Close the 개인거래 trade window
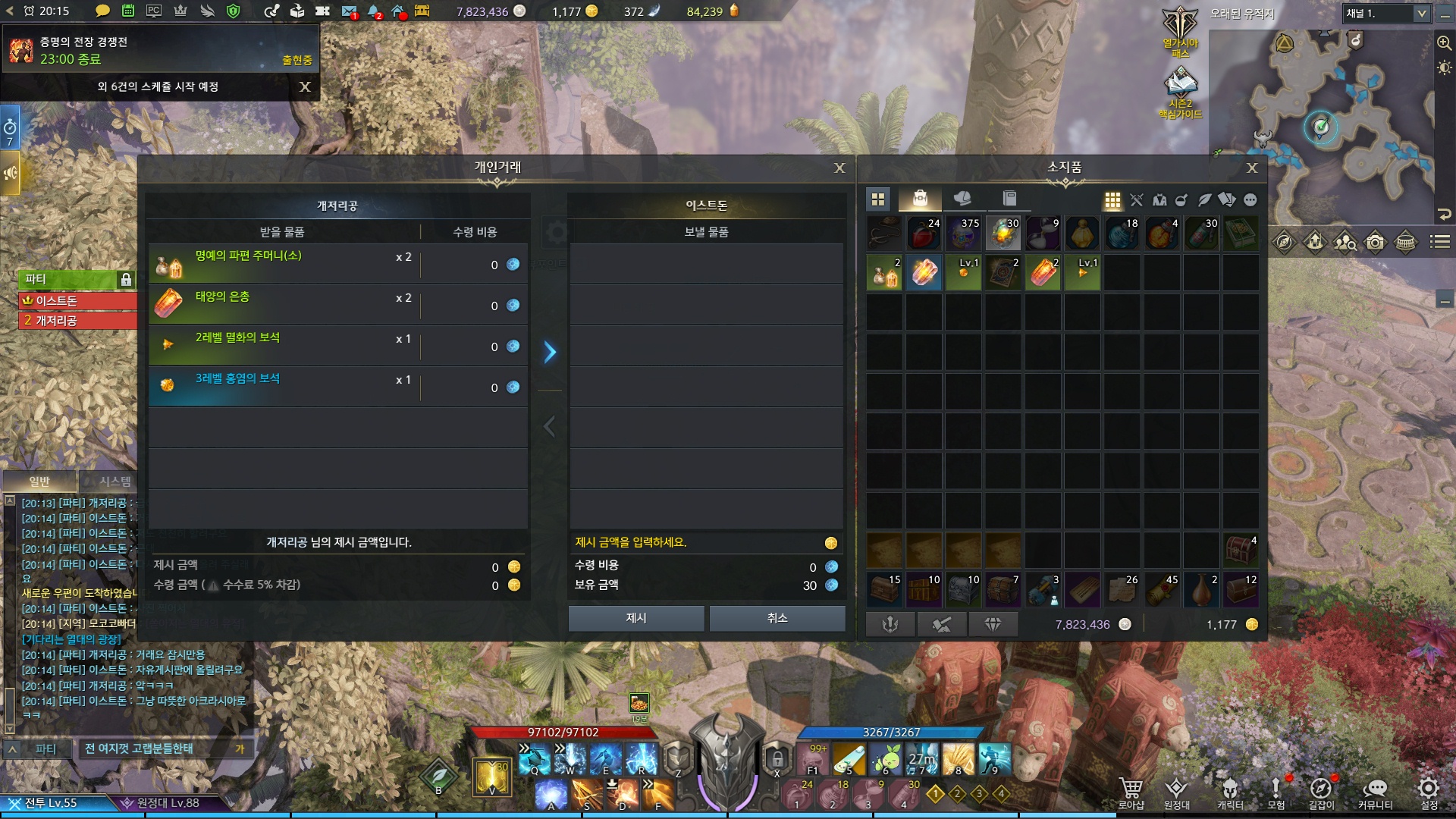1456x819 pixels. (x=839, y=168)
